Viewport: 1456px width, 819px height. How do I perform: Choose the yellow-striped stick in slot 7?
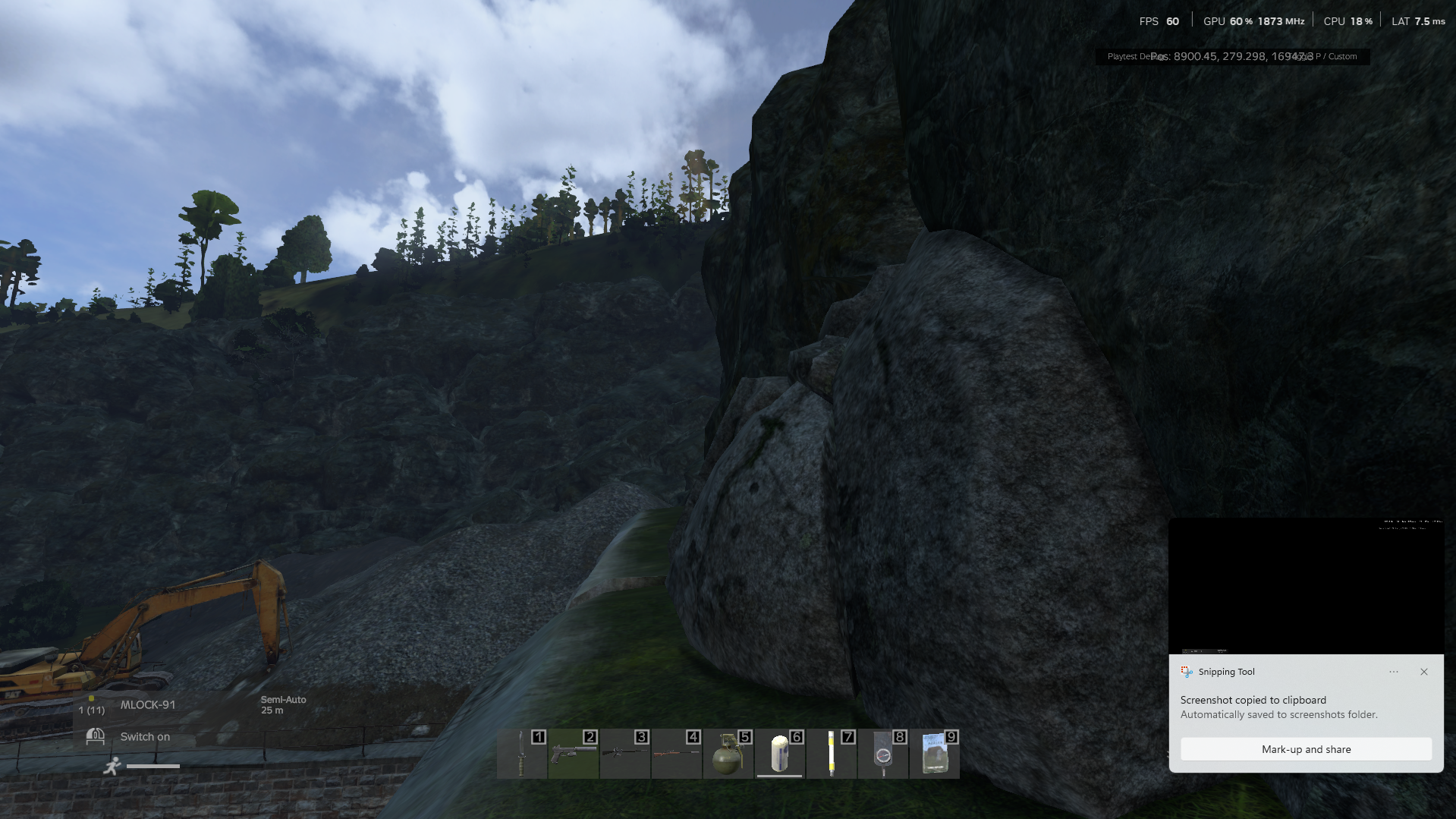[832, 754]
